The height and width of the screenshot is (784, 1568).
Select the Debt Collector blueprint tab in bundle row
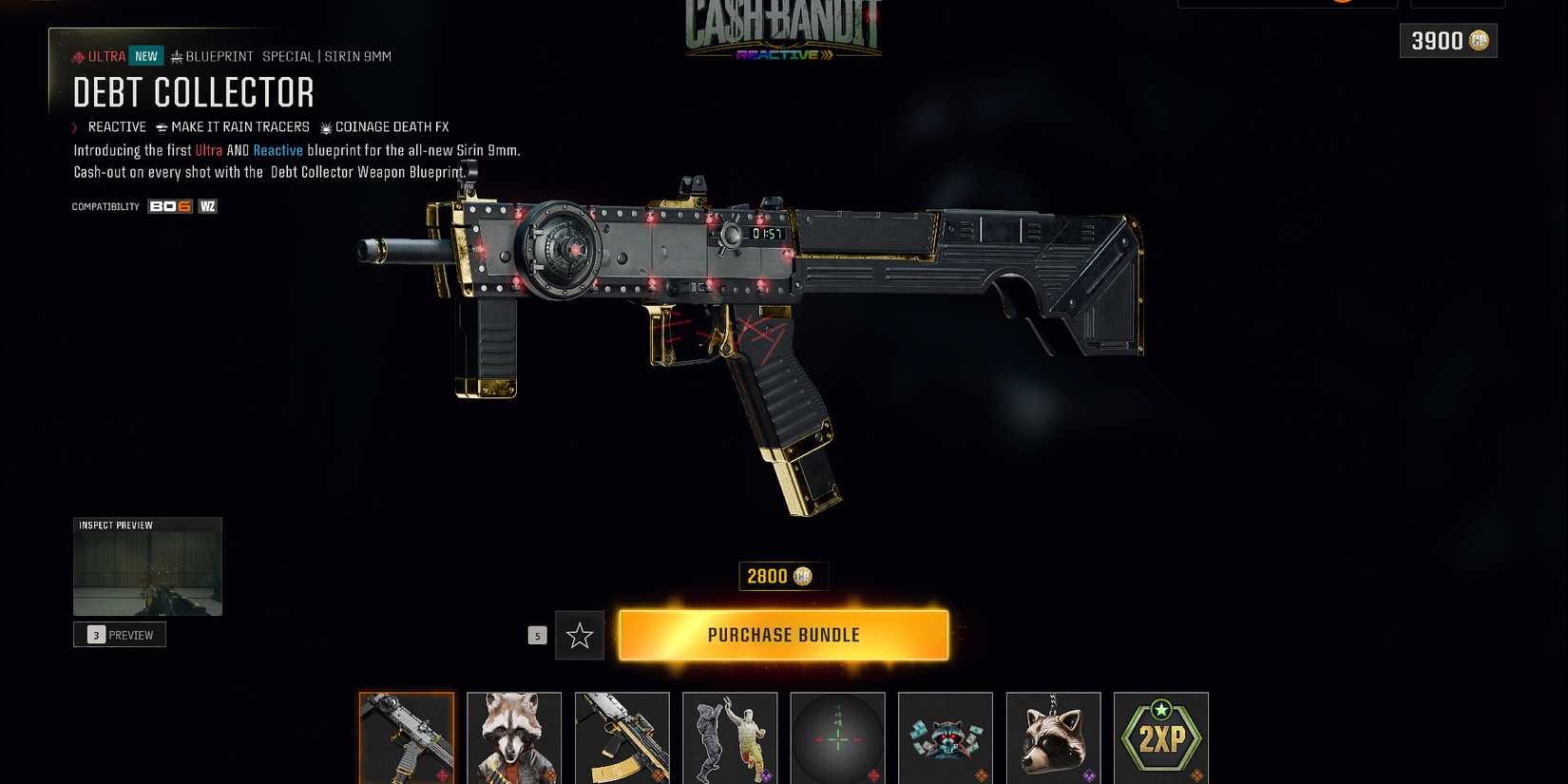coord(407,737)
